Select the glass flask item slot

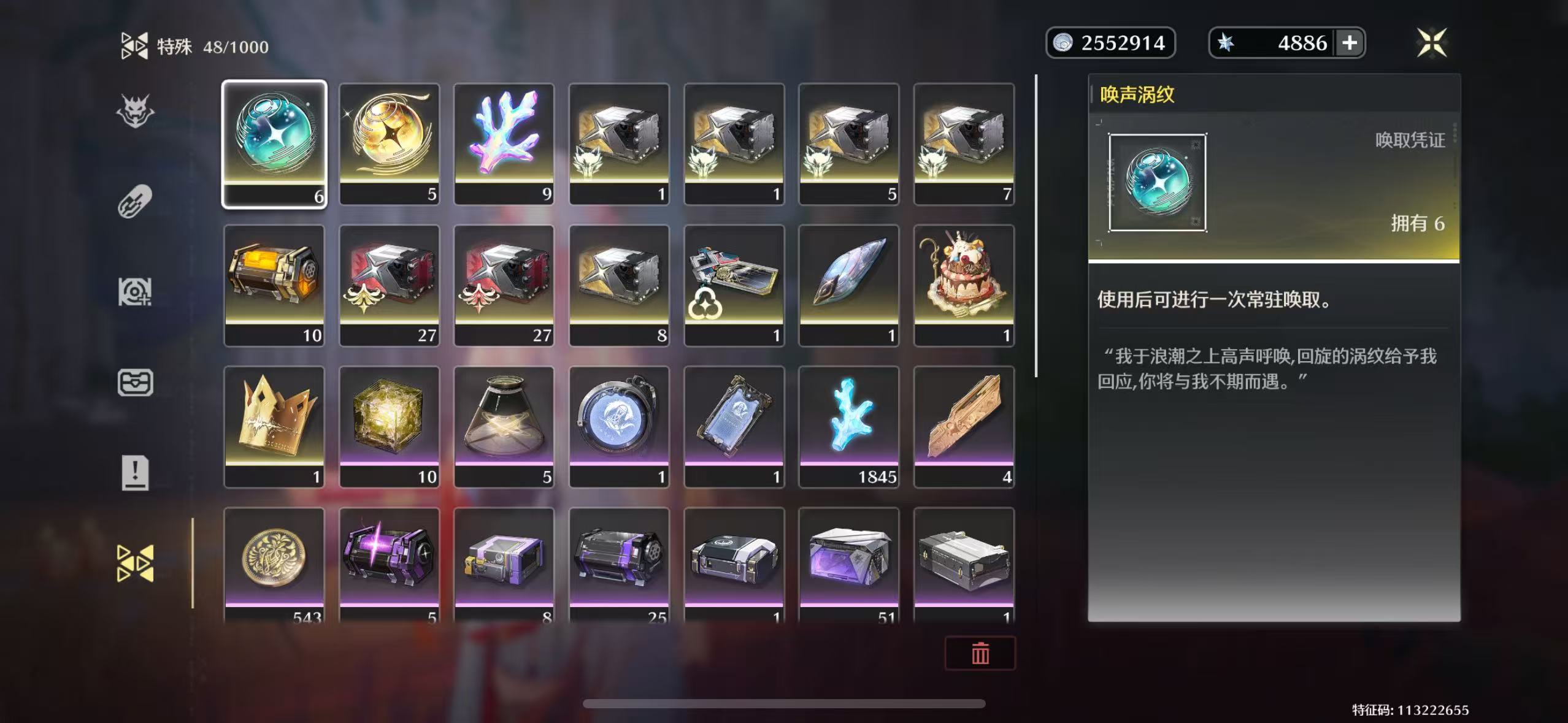click(504, 426)
